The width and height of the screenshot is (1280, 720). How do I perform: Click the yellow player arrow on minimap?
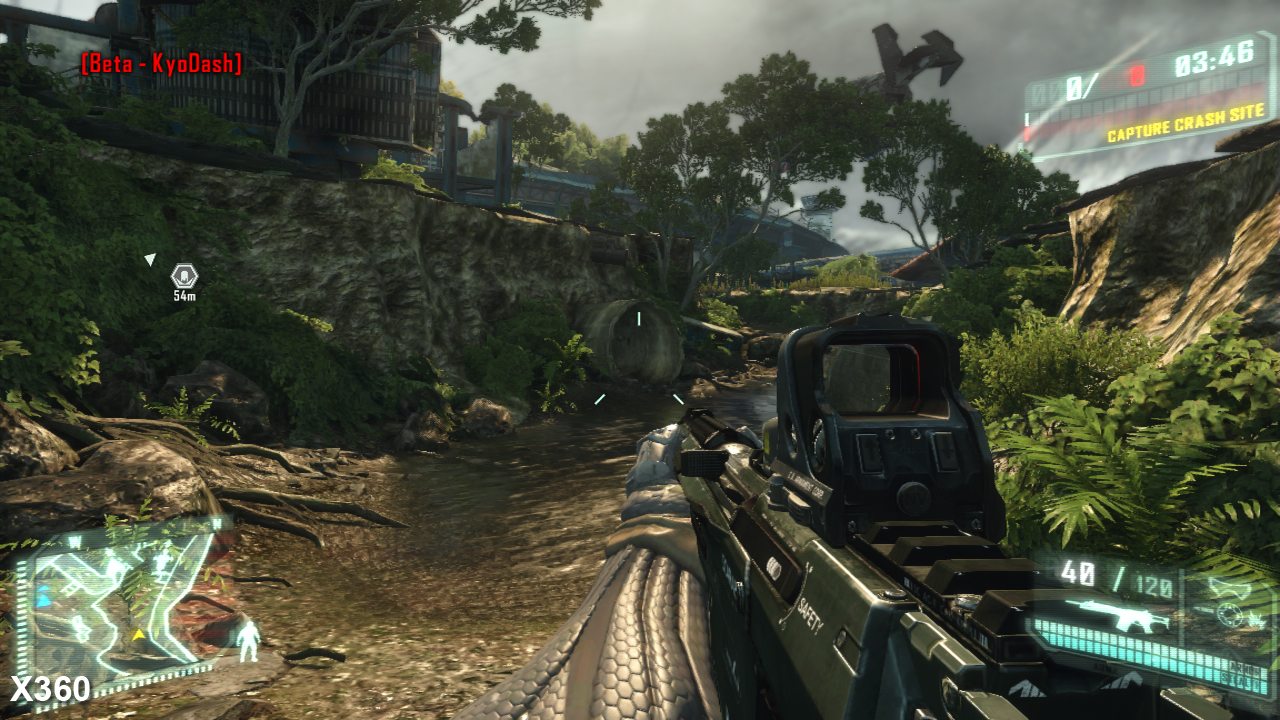point(139,634)
